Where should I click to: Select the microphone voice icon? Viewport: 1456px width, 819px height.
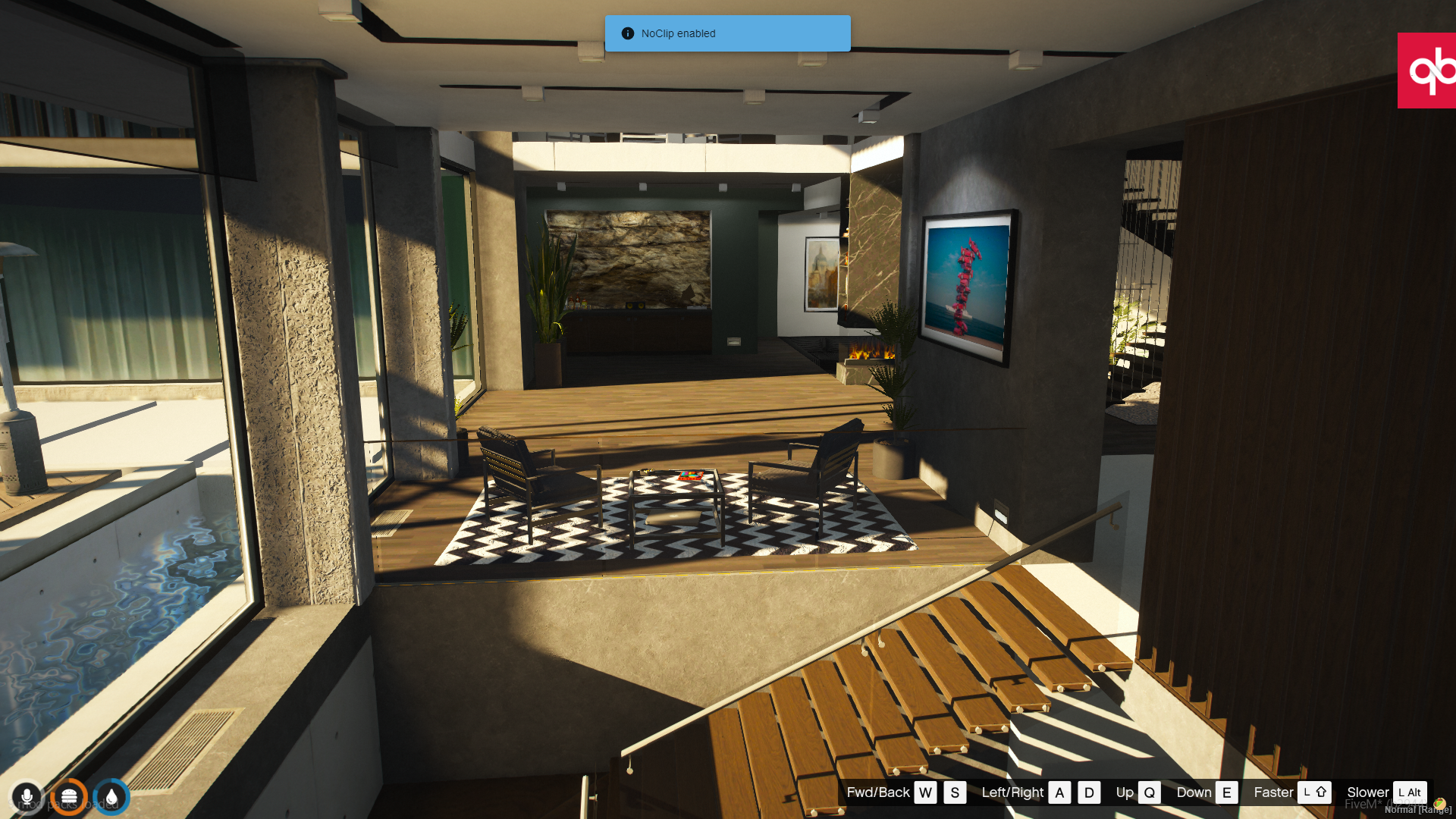(x=27, y=797)
